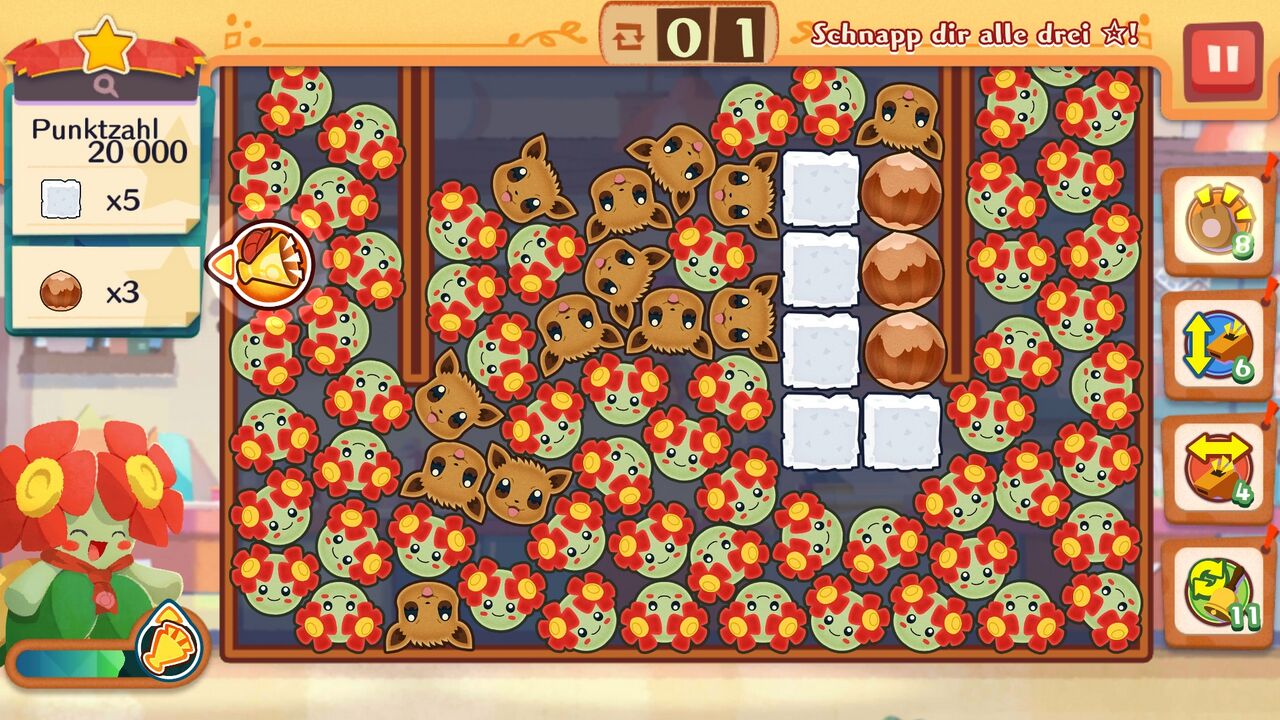The width and height of the screenshot is (1280, 720).
Task: Use the glowing paw power-up item
Action: point(1216,222)
